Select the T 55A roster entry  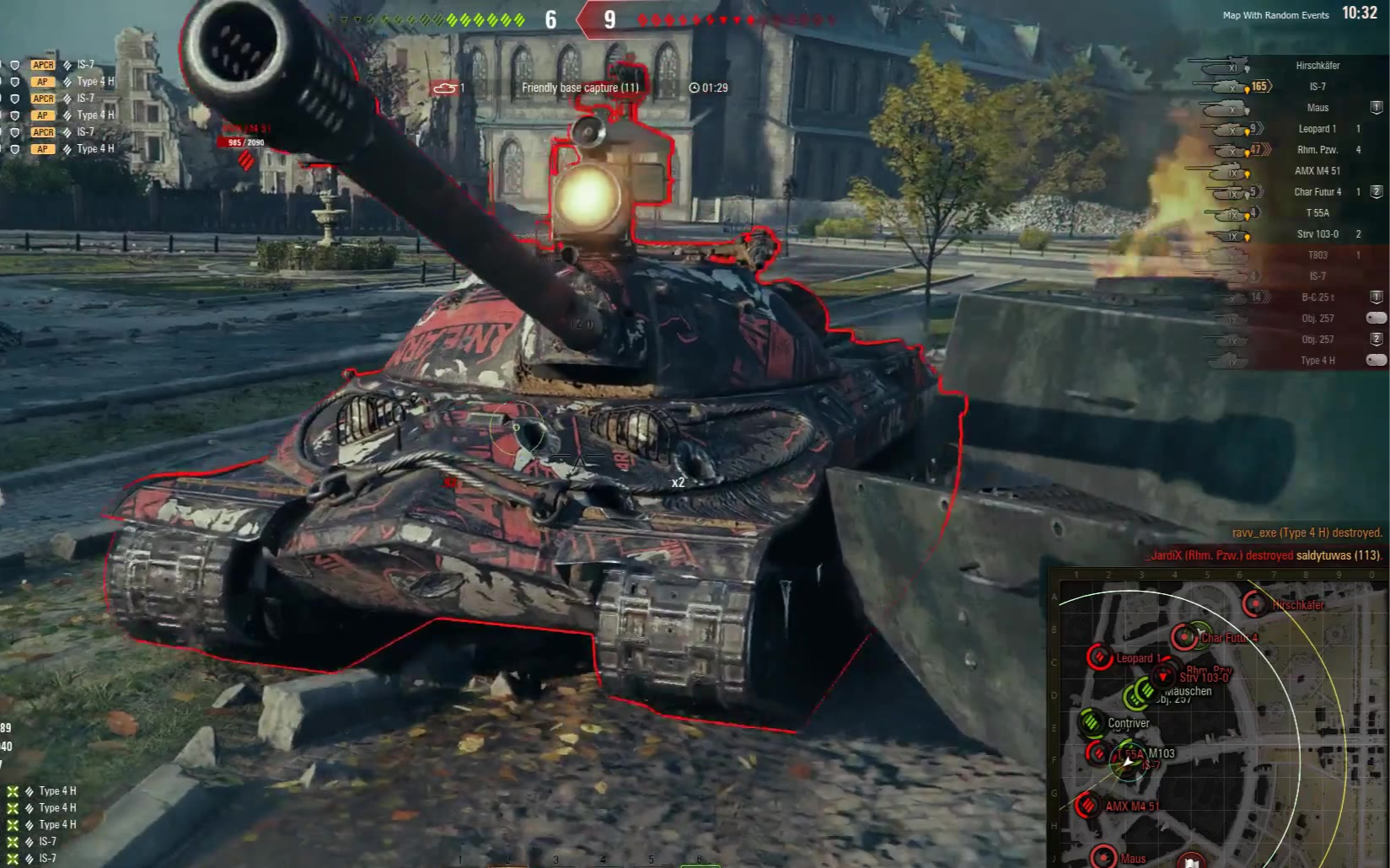(x=1317, y=213)
